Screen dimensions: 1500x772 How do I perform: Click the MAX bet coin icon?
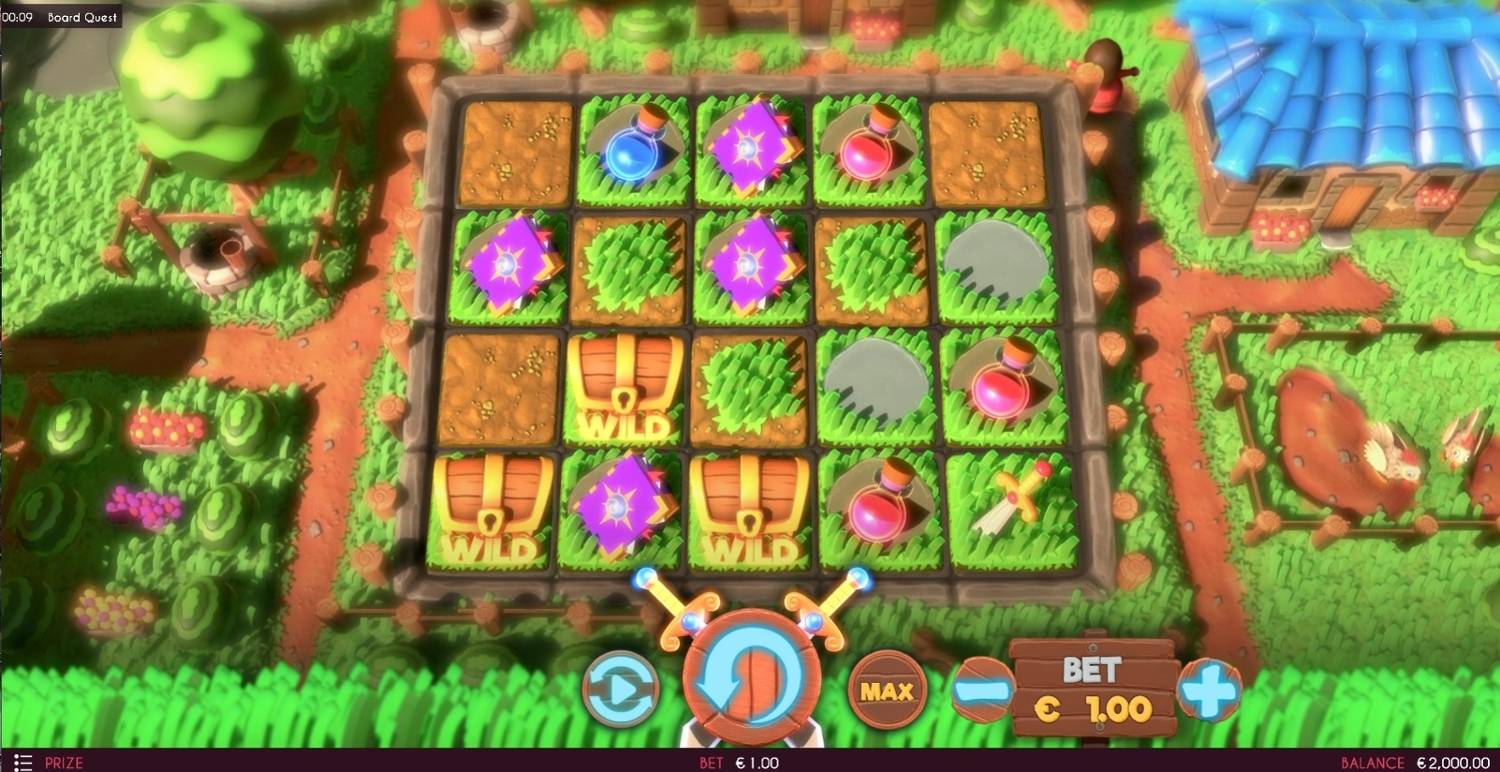point(886,689)
